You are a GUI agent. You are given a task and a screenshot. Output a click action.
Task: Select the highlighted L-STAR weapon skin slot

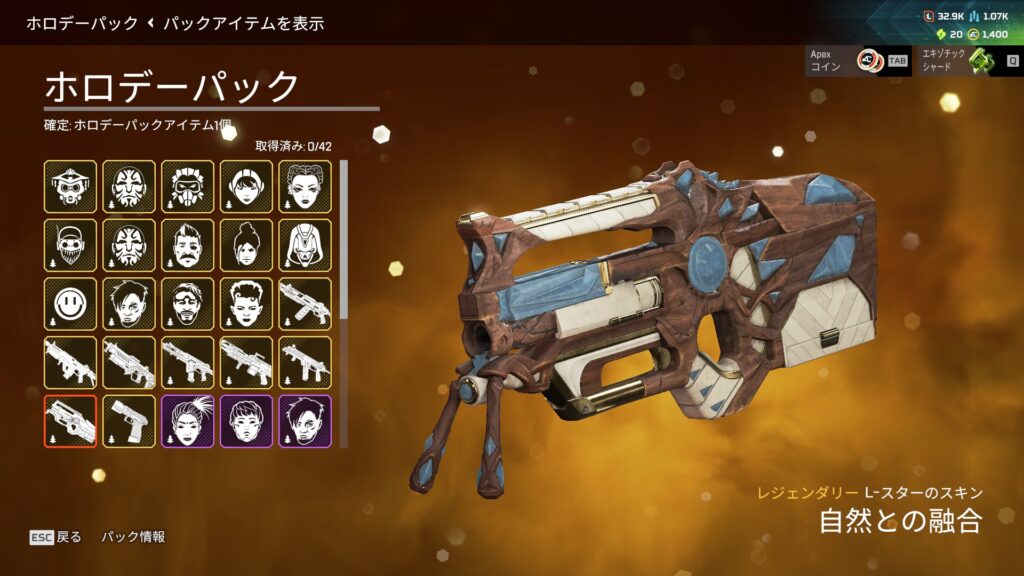pyautogui.click(x=70, y=421)
